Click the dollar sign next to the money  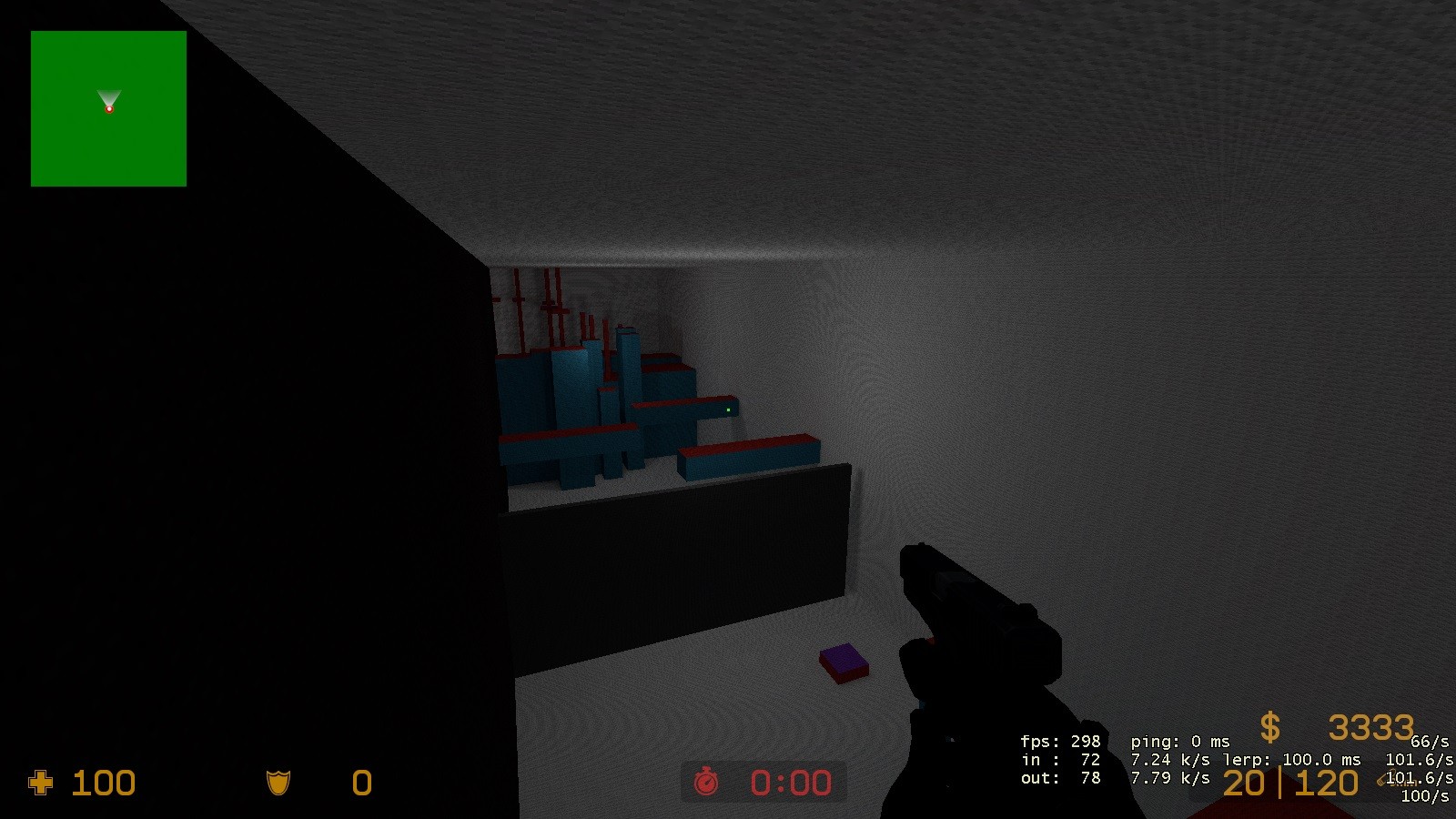[1271, 727]
